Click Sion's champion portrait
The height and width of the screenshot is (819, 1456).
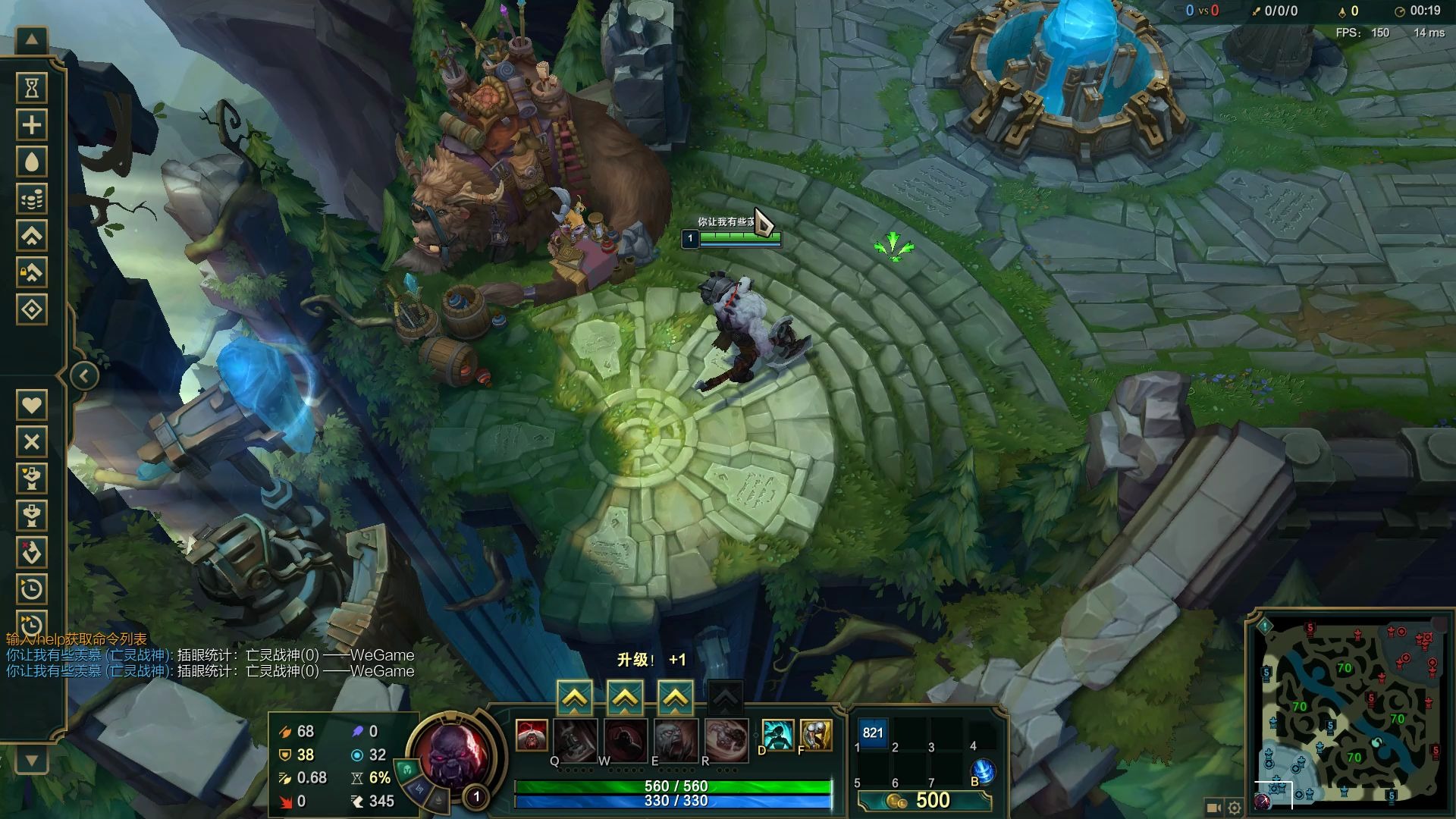[453, 755]
